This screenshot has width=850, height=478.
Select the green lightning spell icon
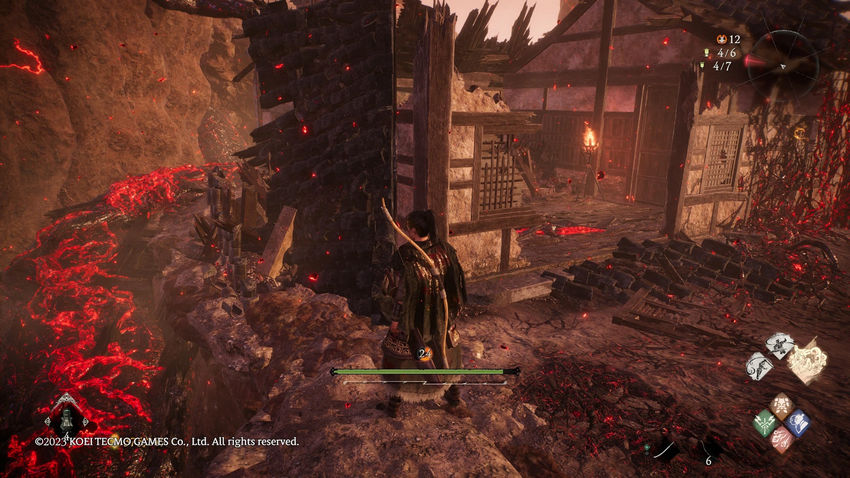tap(764, 422)
